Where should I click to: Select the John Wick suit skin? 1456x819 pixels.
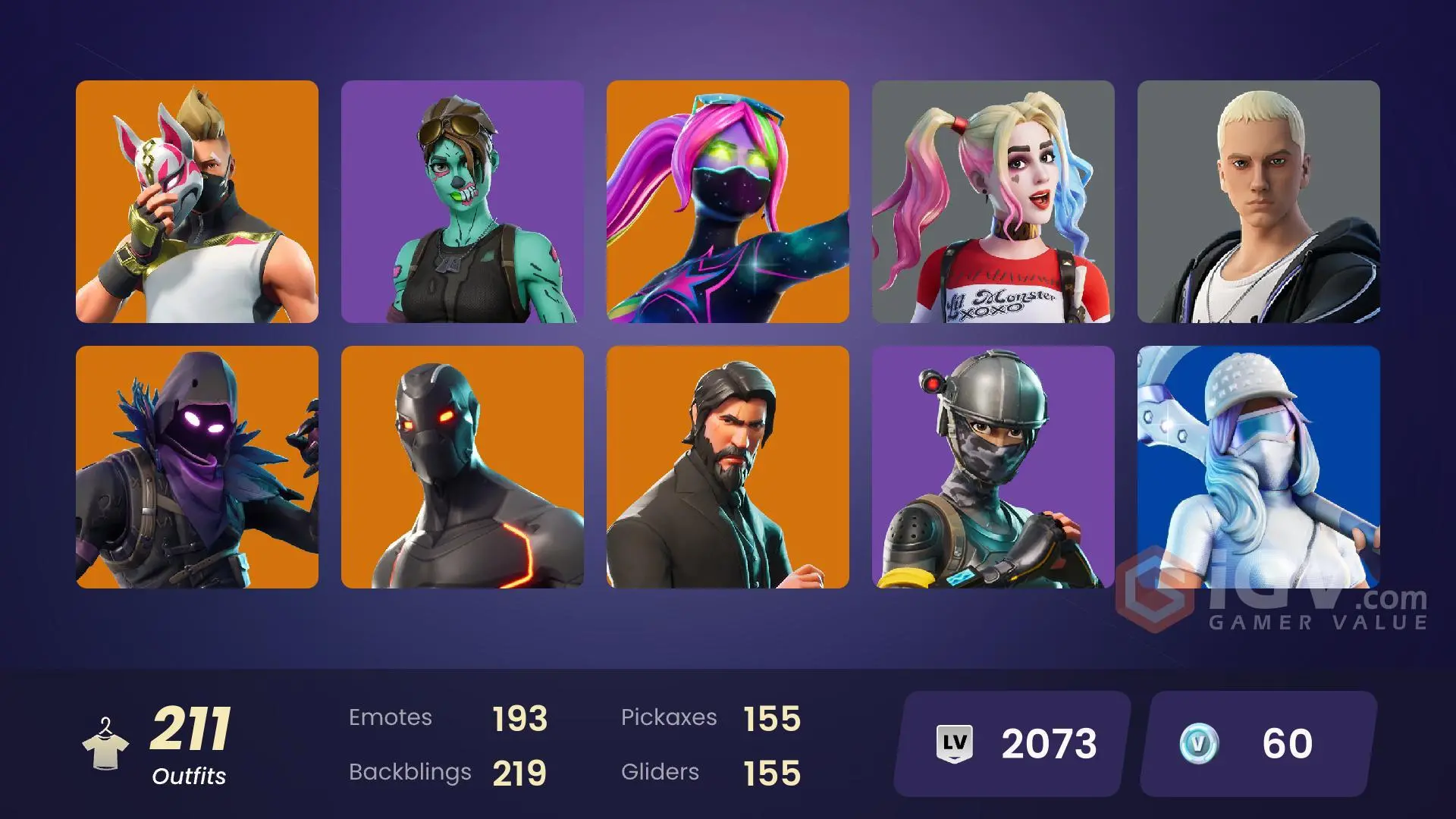click(x=728, y=466)
